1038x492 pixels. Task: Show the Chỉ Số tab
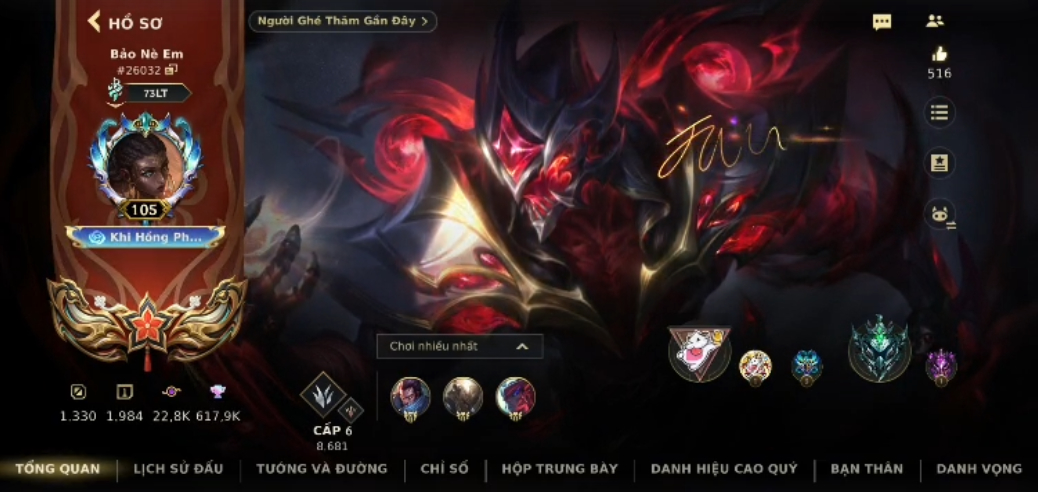coord(444,468)
